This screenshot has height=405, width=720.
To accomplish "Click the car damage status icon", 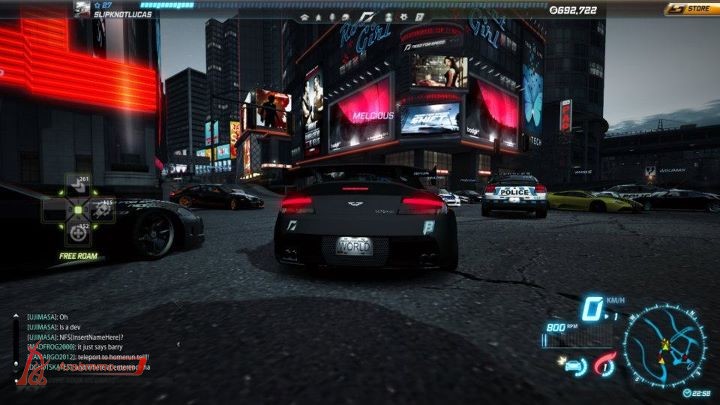I will pyautogui.click(x=575, y=365).
